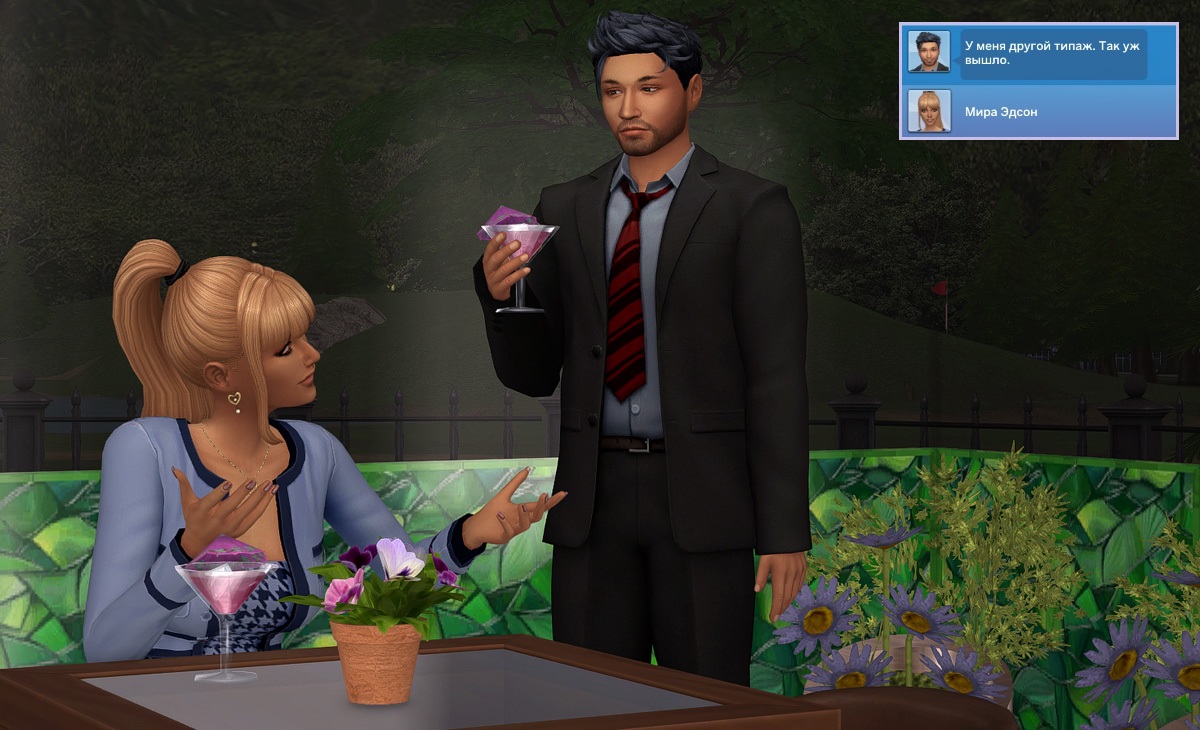The width and height of the screenshot is (1200, 730).
Task: Choose the Мира Эдсон name row
Action: click(1060, 112)
